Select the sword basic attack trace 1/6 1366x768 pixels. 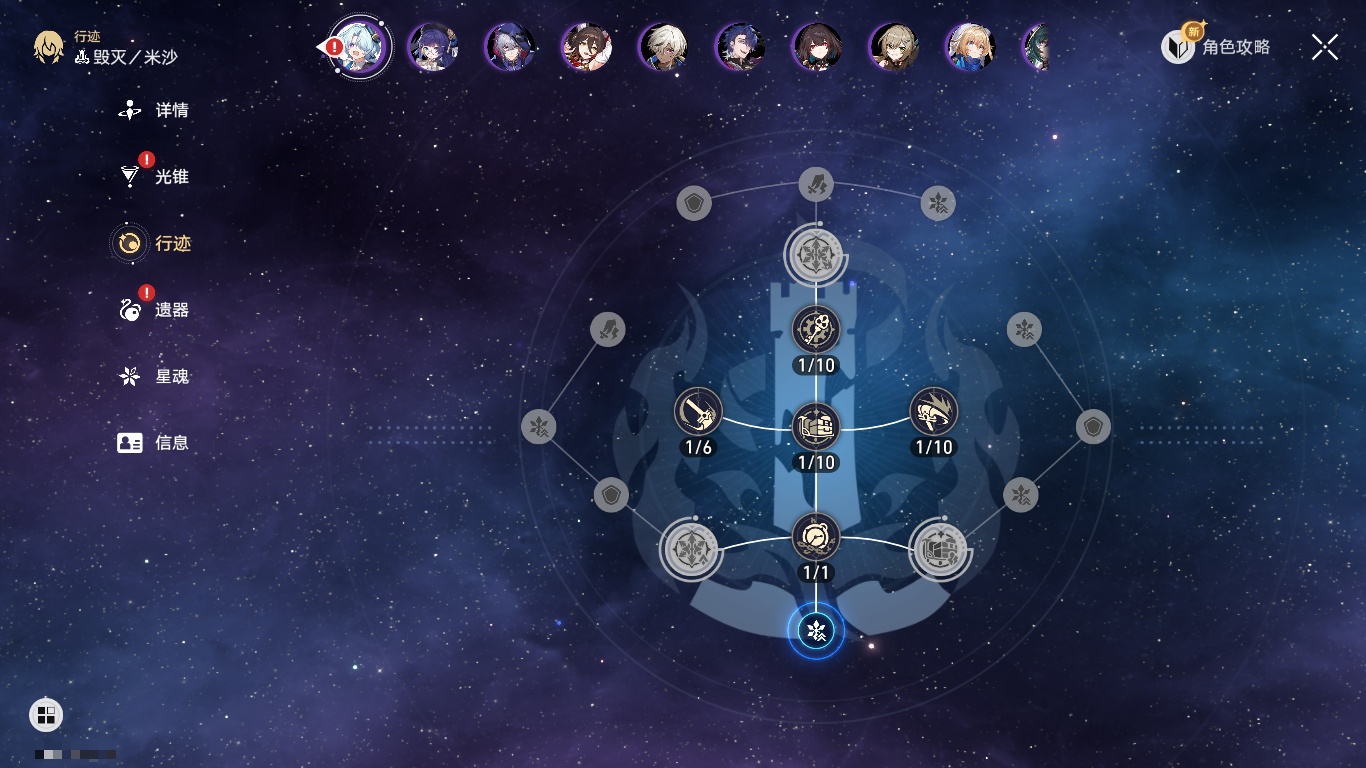(698, 412)
